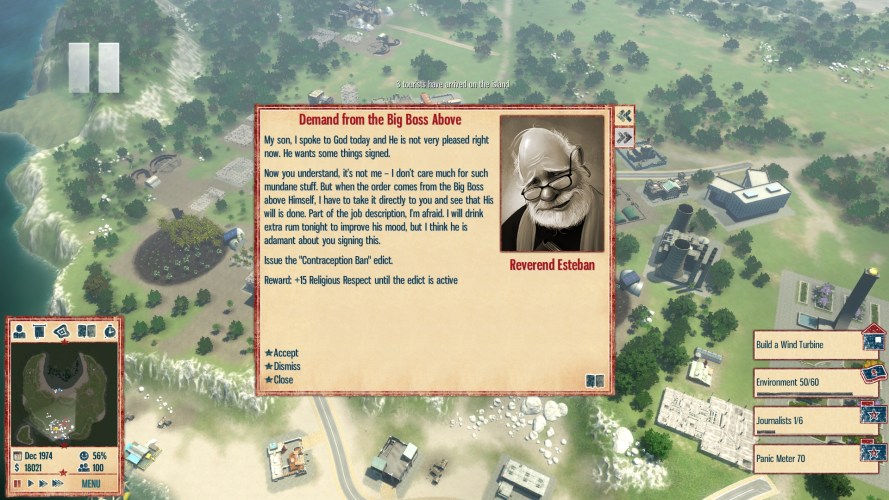
Task: Pause the game with the red pause button
Action: pos(17,483)
